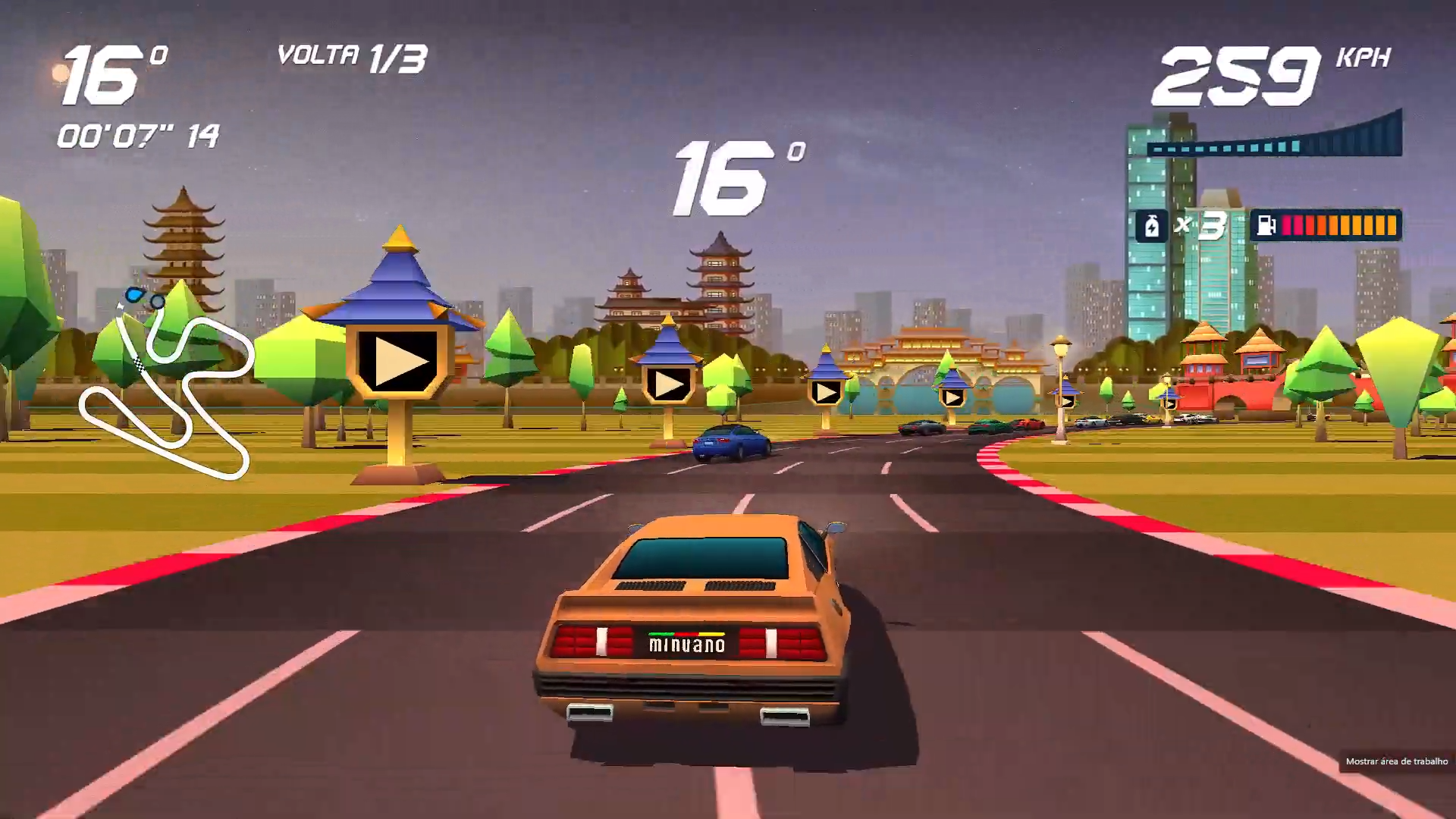Select the player marker on the minimap
Image resolution: width=1456 pixels, height=819 pixels.
(x=134, y=296)
